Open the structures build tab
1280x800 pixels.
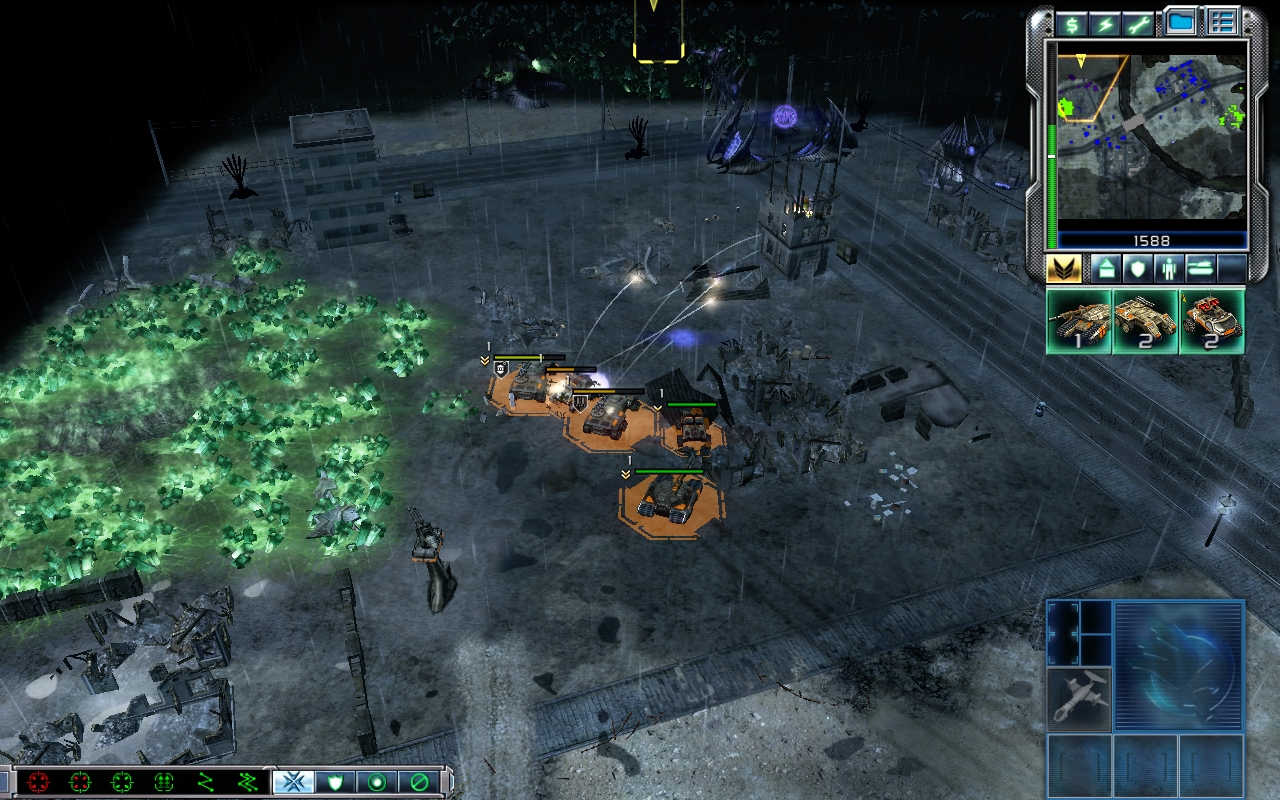pyautogui.click(x=1105, y=269)
